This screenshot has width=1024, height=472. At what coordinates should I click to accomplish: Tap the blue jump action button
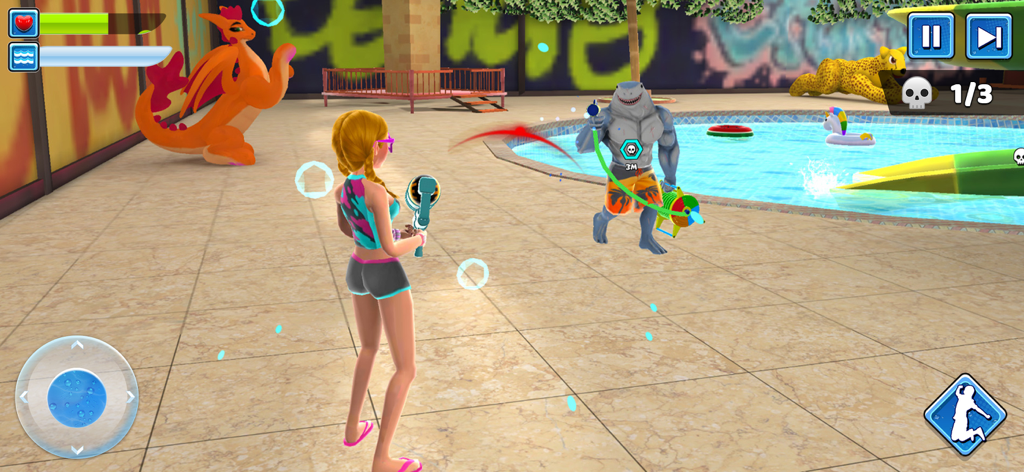pos(964,415)
